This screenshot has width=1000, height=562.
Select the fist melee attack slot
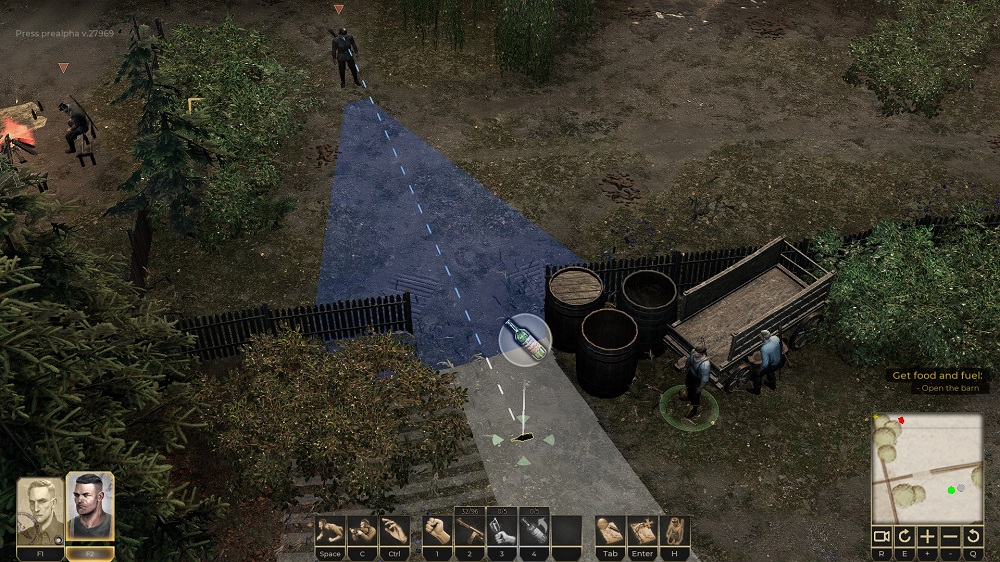coord(437,531)
